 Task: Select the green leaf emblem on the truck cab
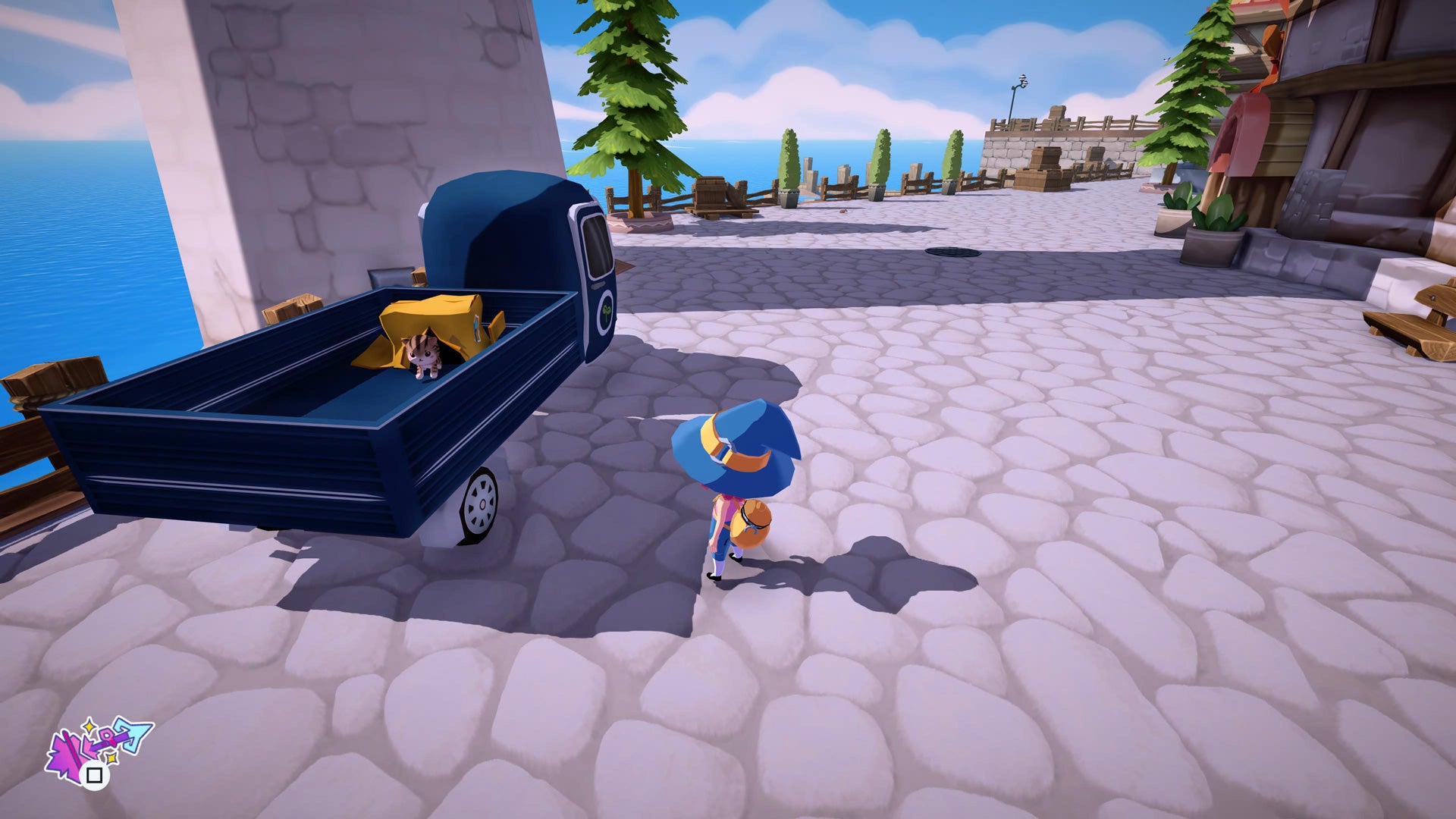point(606,312)
